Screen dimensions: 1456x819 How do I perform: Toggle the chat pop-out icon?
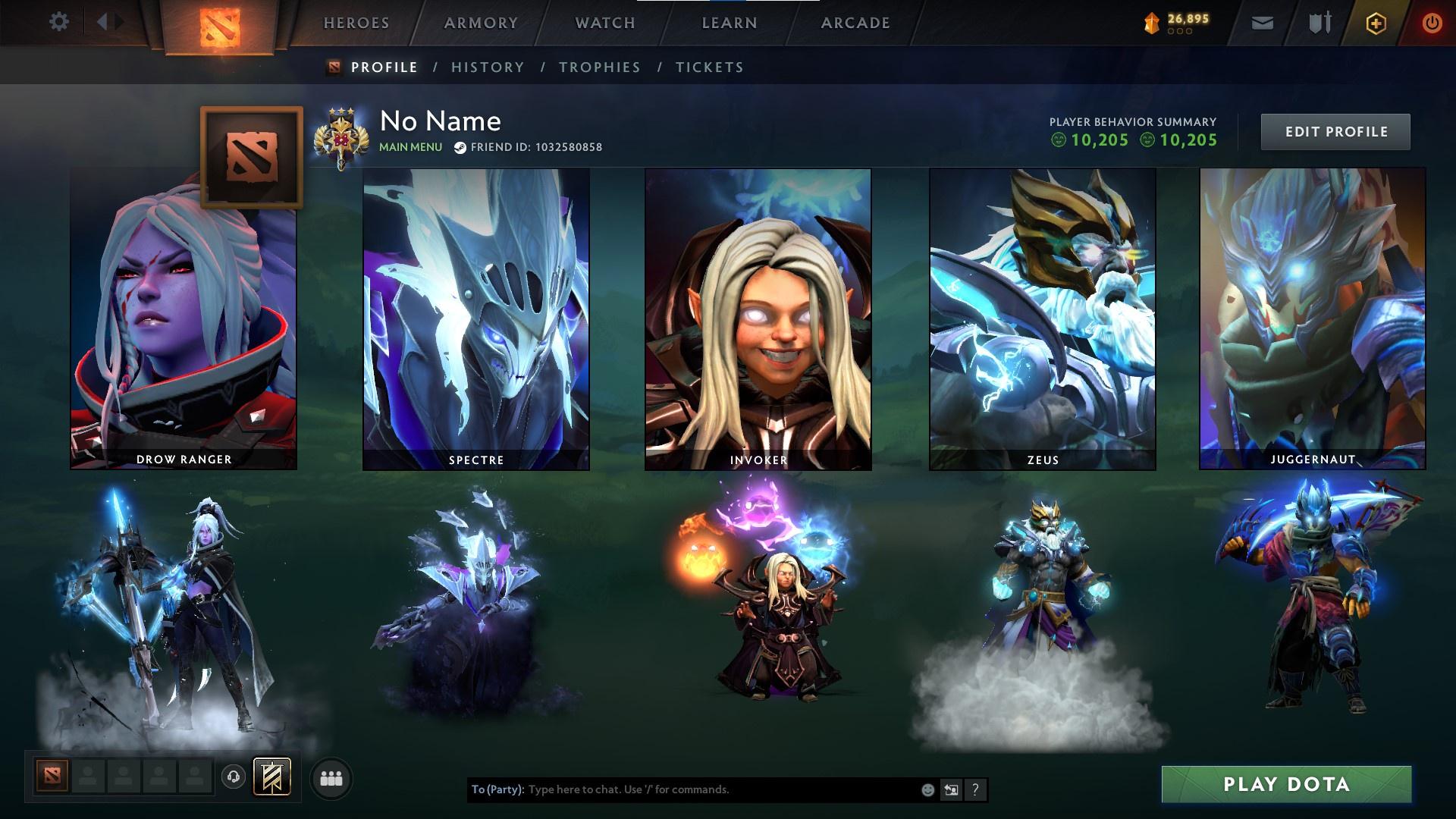click(x=951, y=789)
